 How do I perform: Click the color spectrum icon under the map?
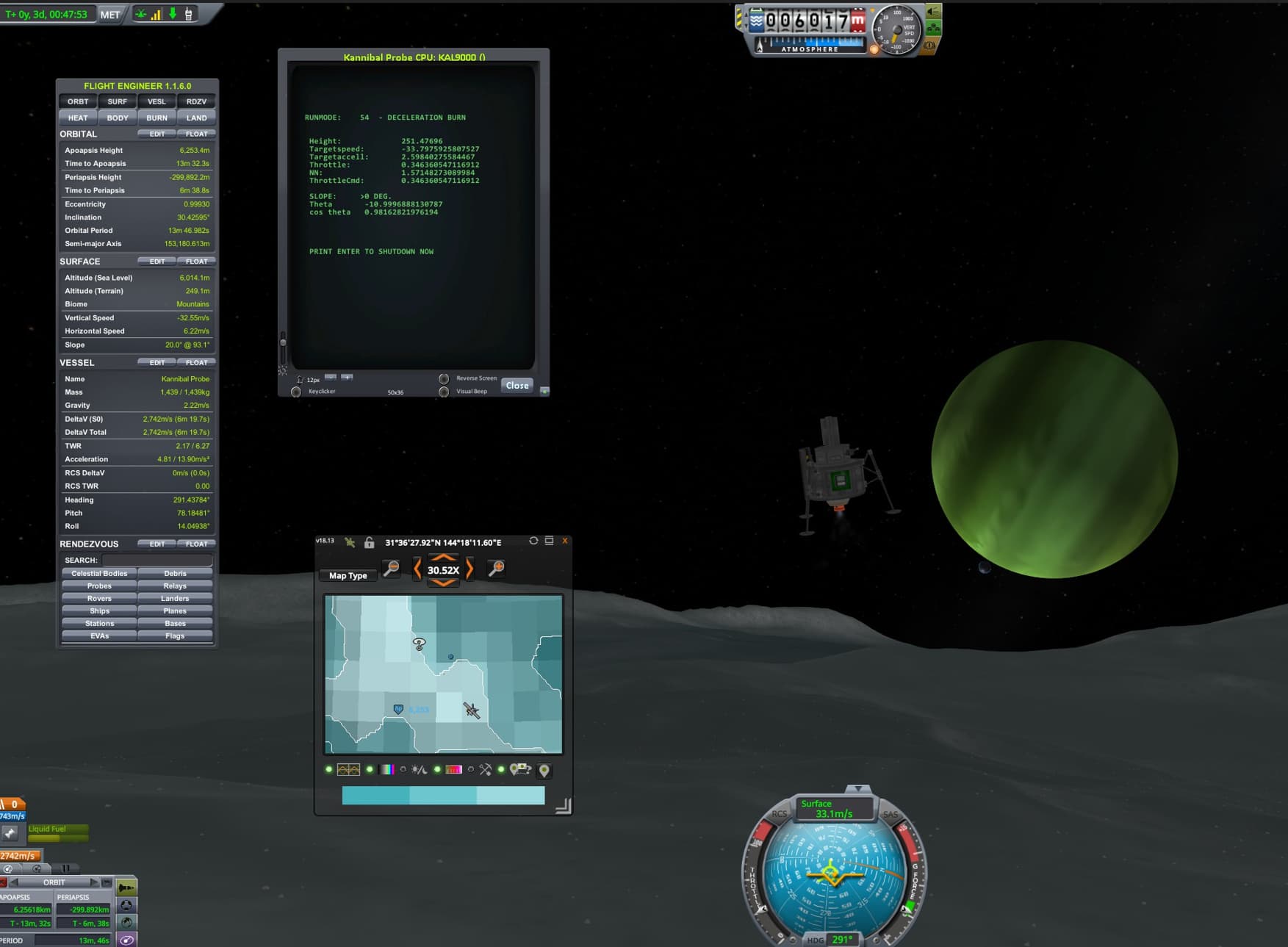pos(387,769)
